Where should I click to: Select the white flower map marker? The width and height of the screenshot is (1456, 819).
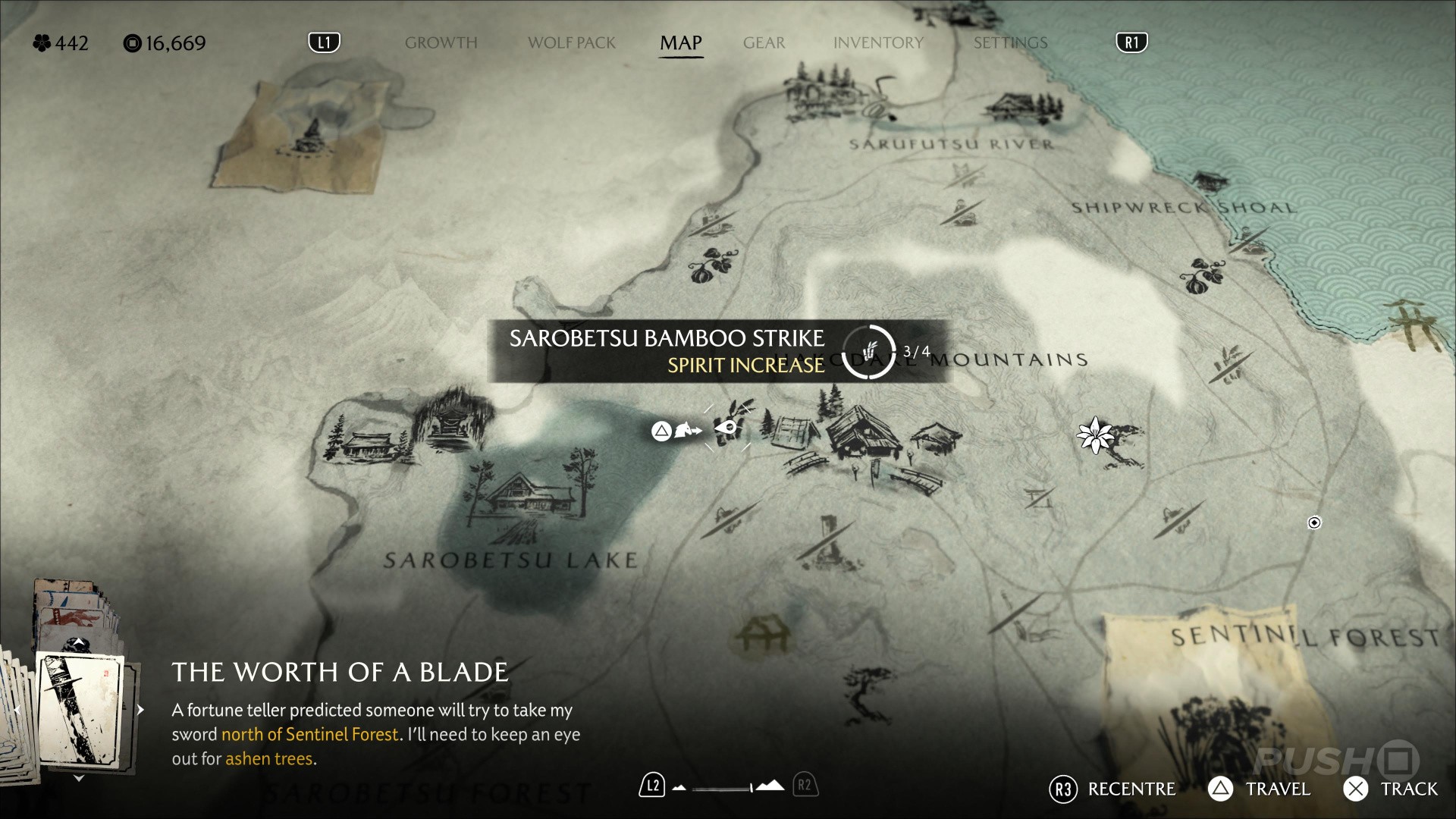point(1095,435)
